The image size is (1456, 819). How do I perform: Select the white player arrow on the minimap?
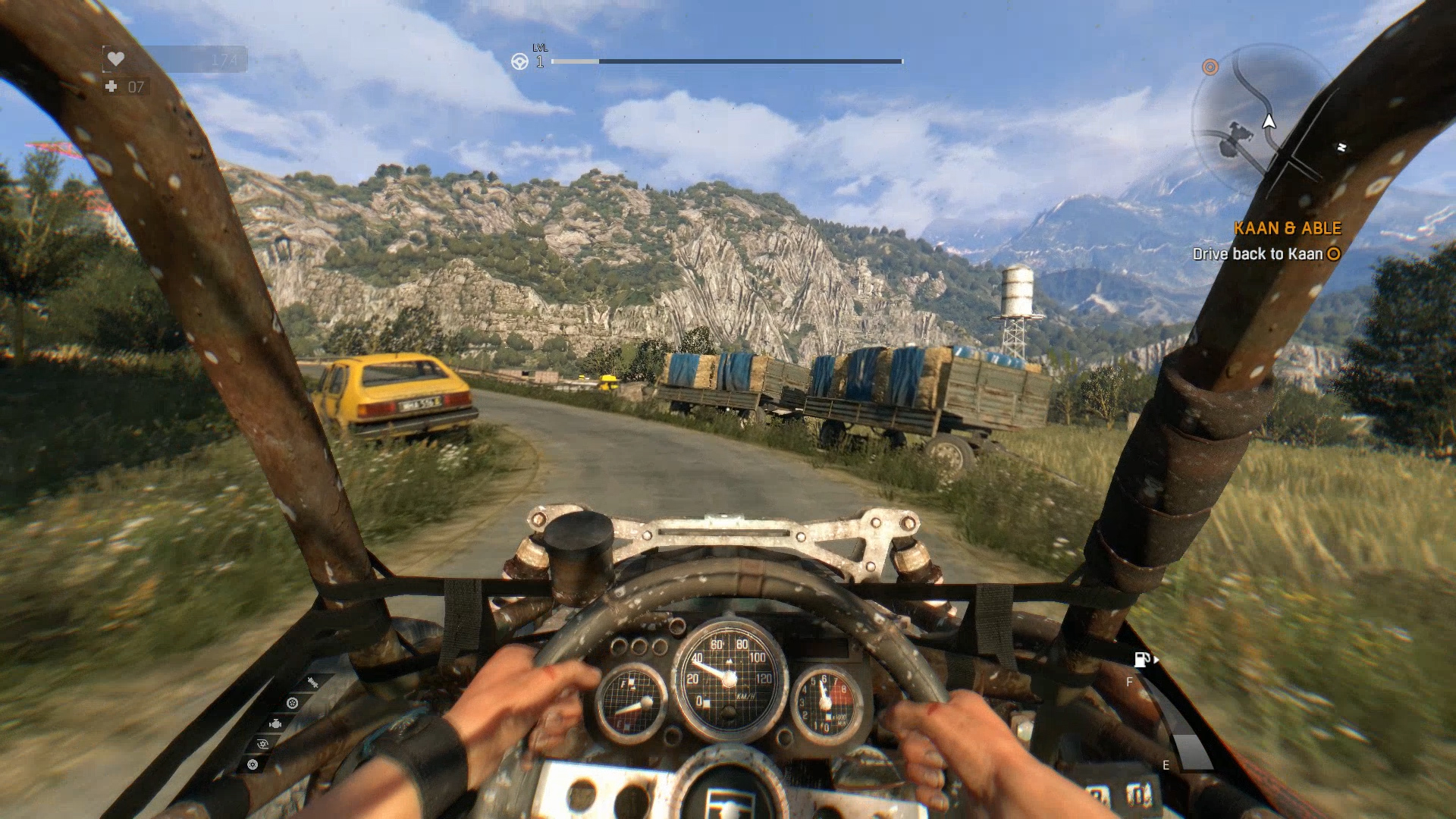click(1269, 121)
